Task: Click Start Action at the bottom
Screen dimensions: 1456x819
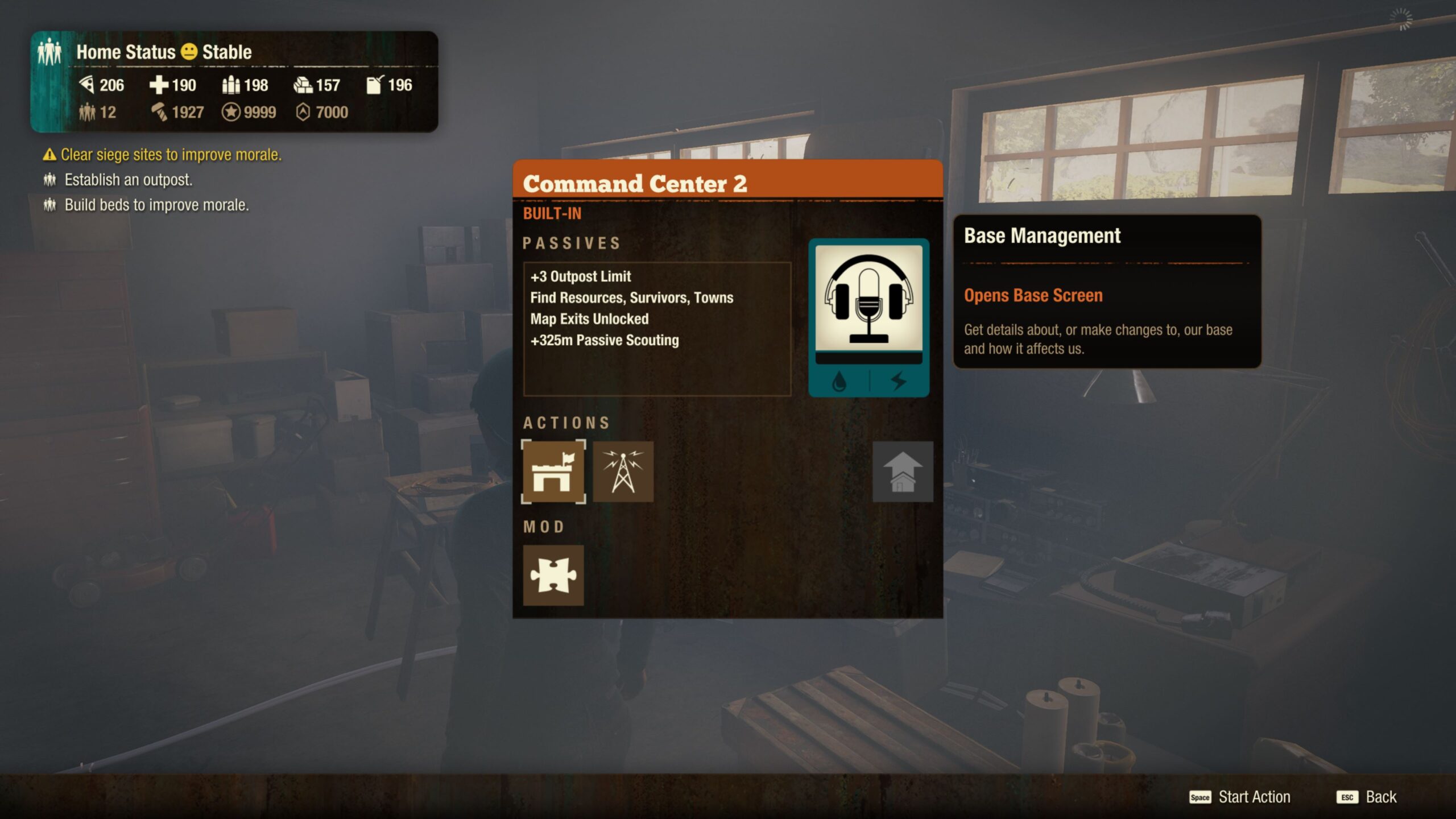Action: pyautogui.click(x=1240, y=797)
